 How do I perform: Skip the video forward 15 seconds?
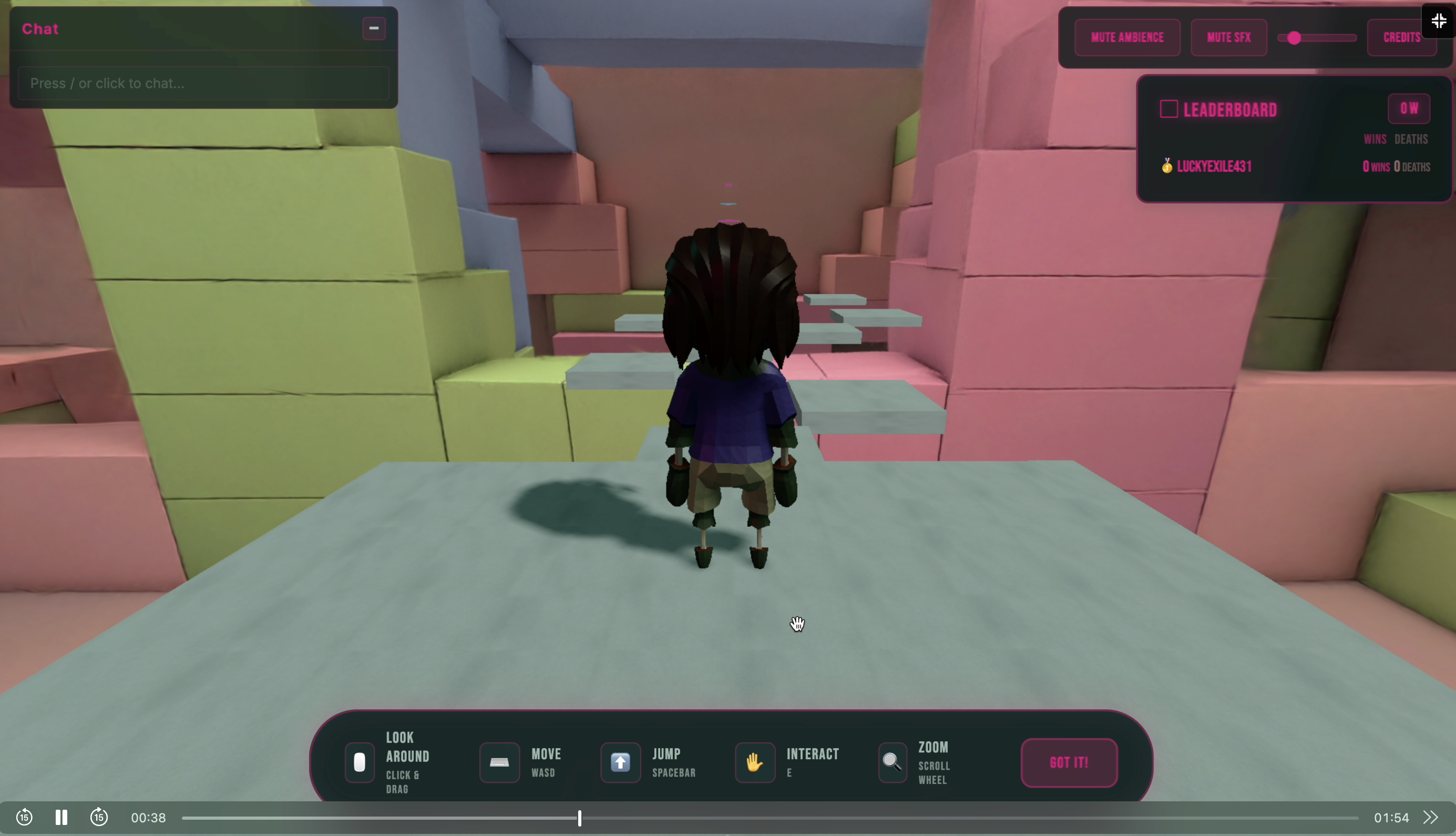click(99, 817)
